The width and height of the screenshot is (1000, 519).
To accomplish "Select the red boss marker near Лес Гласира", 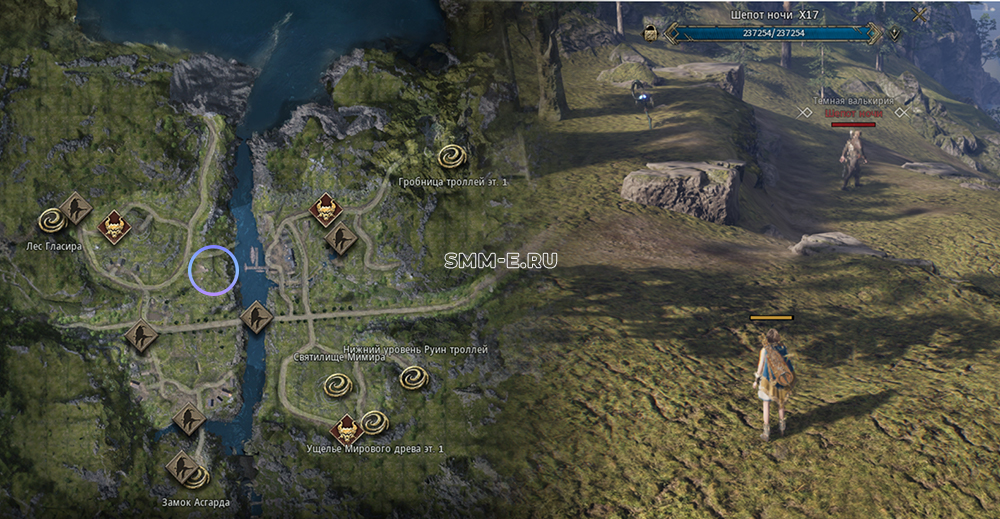I will coord(114,226).
